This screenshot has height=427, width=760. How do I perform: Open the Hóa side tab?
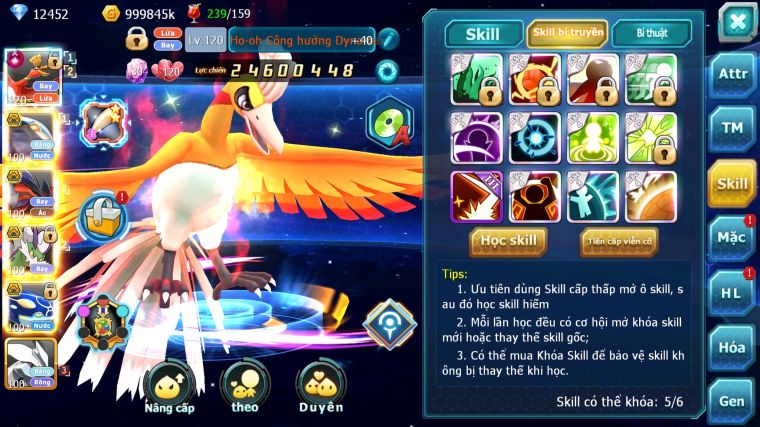pyautogui.click(x=732, y=347)
